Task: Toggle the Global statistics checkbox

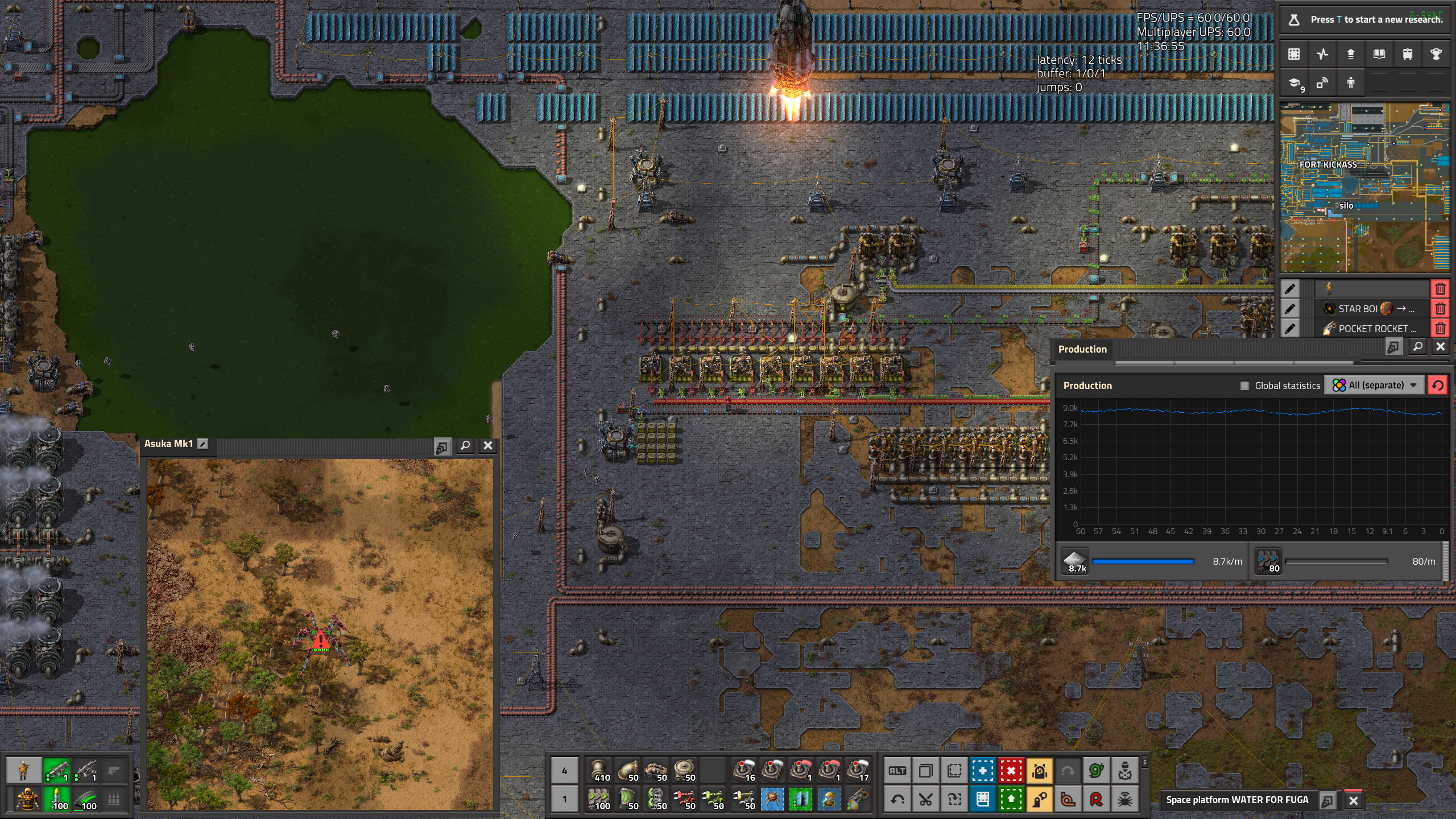Action: 1245,386
